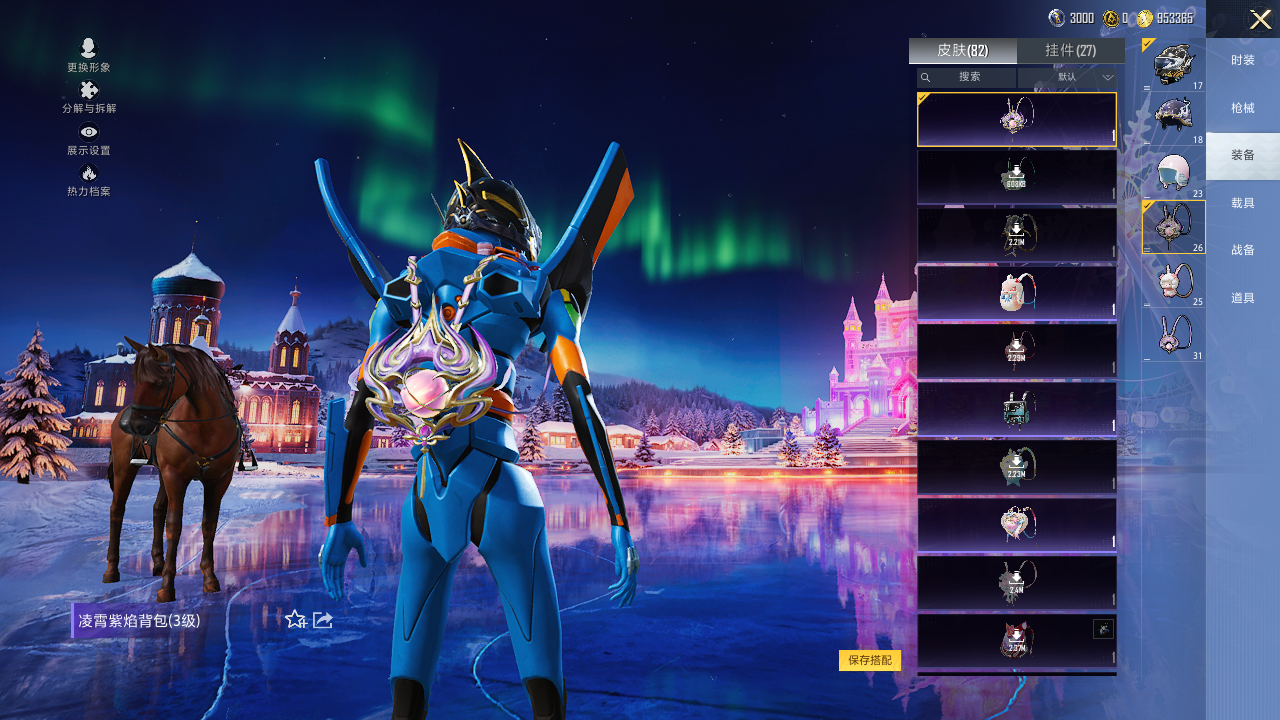Choose the 战备 category
1280x720 pixels.
tap(1243, 250)
